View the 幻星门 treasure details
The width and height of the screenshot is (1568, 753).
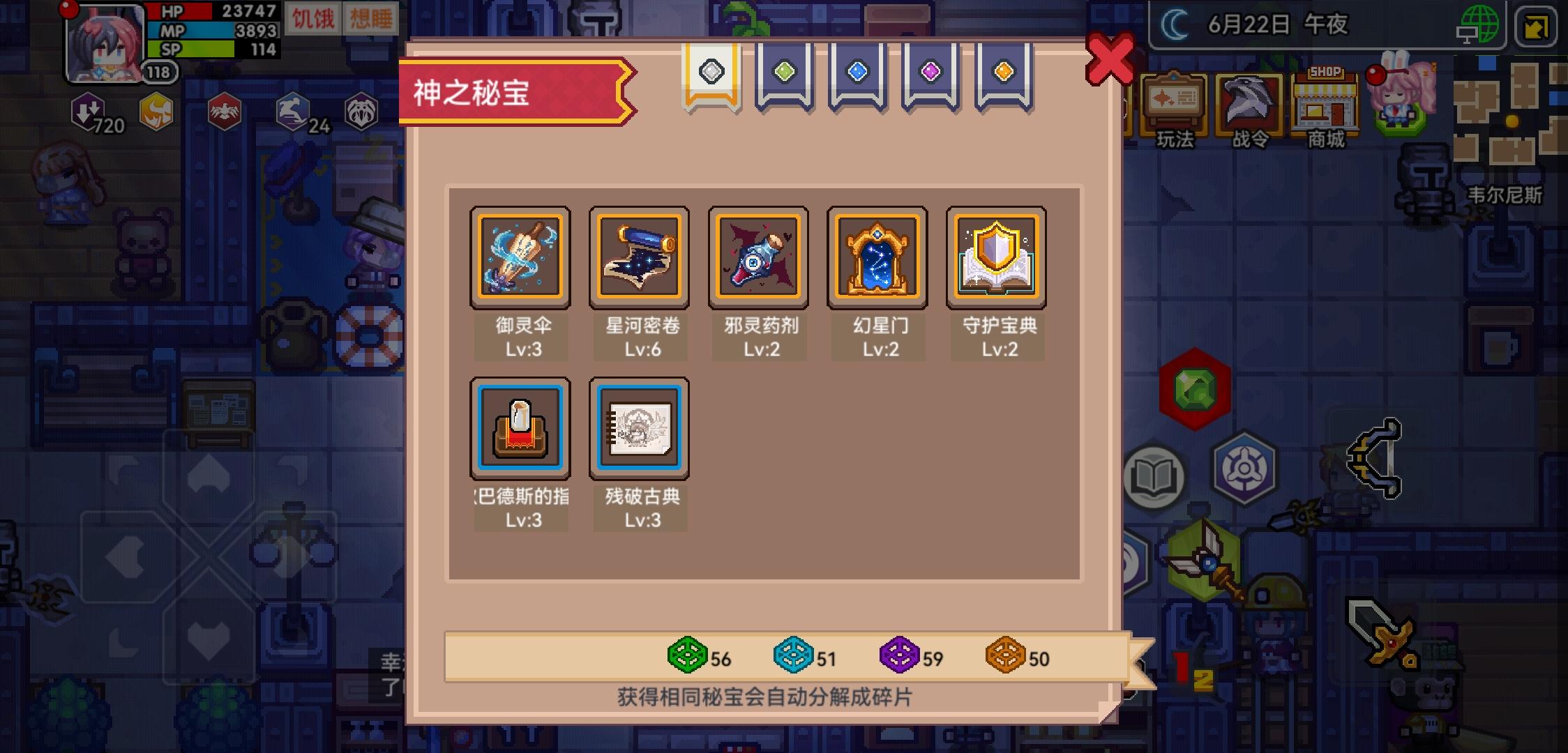click(x=878, y=257)
